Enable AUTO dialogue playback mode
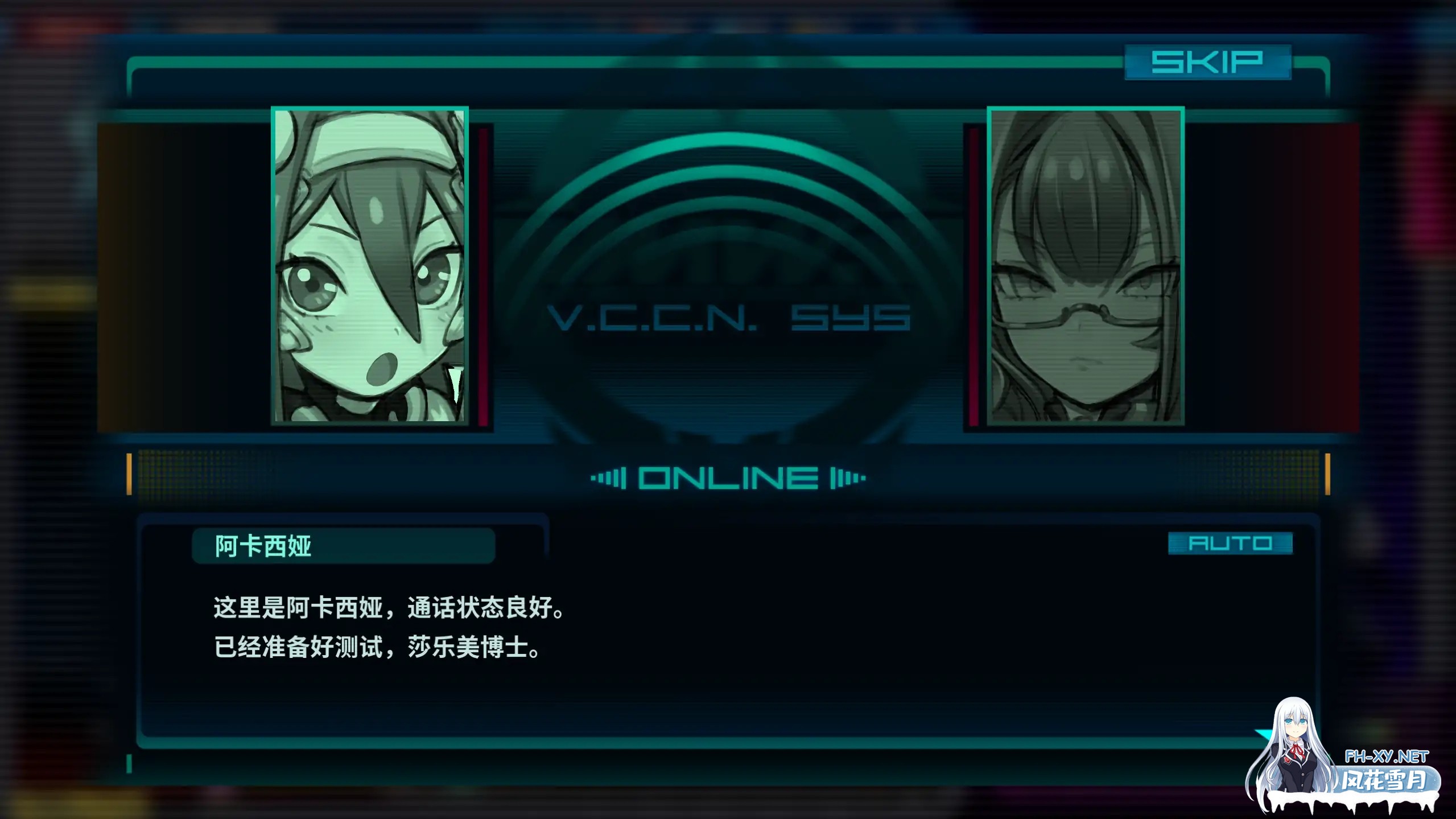 point(1231,544)
